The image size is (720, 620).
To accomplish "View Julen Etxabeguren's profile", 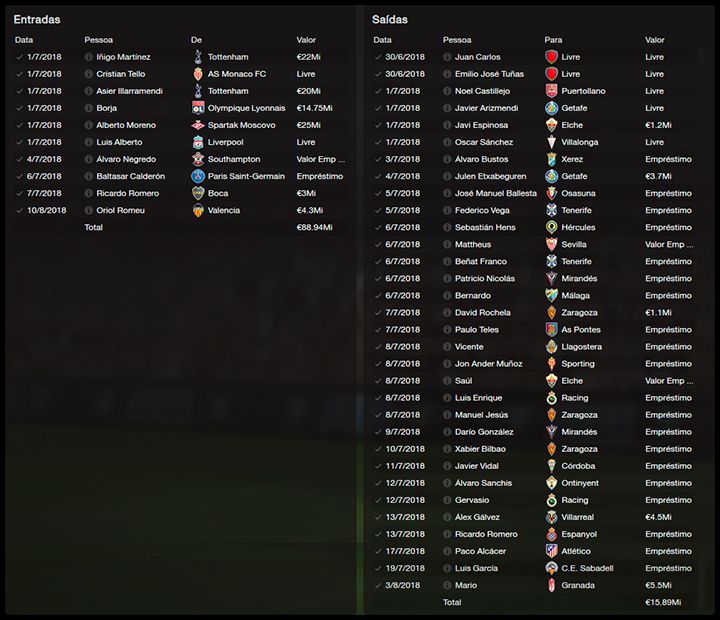I will click(491, 176).
